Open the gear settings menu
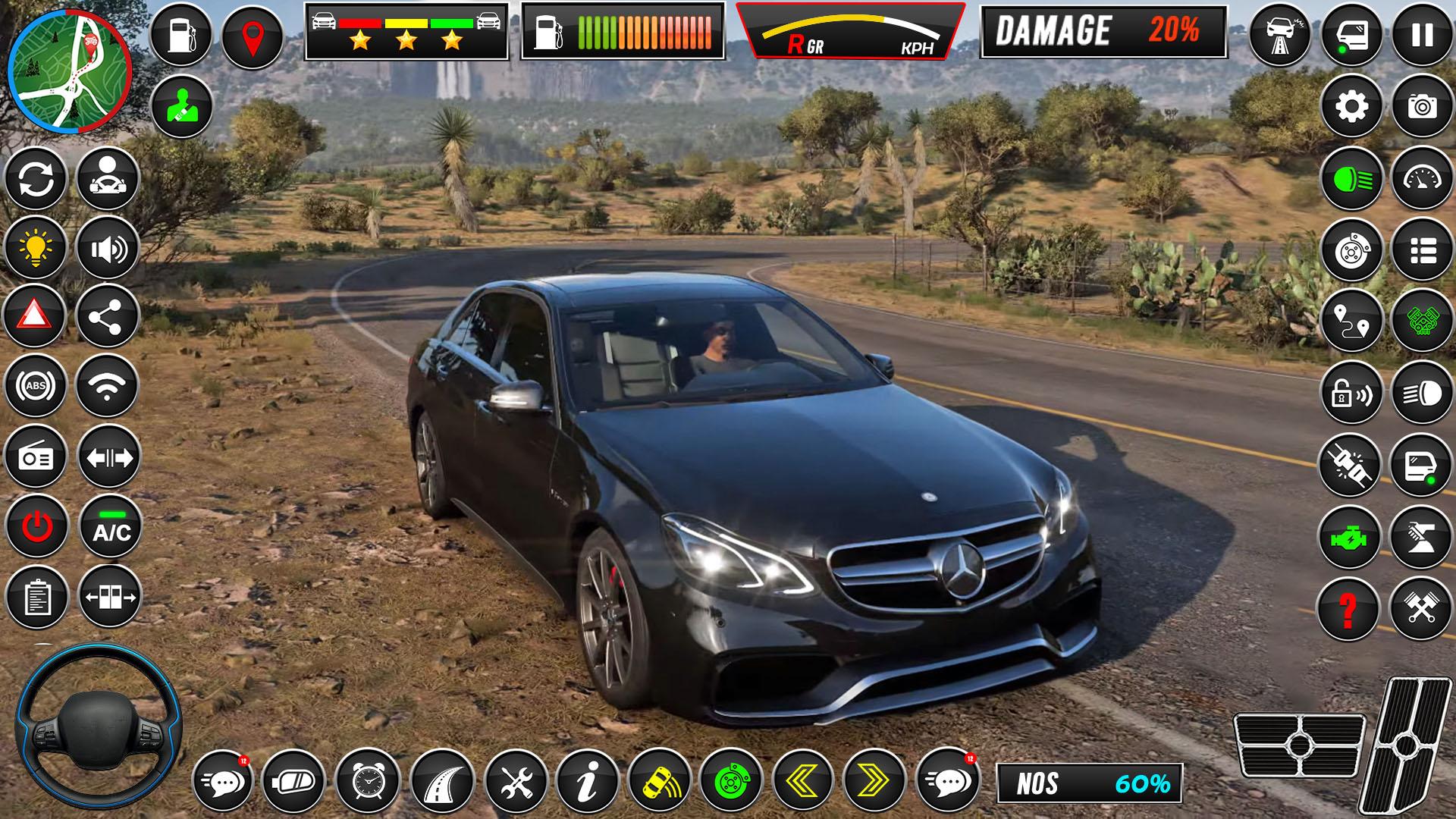Image resolution: width=1456 pixels, height=819 pixels. (1351, 107)
